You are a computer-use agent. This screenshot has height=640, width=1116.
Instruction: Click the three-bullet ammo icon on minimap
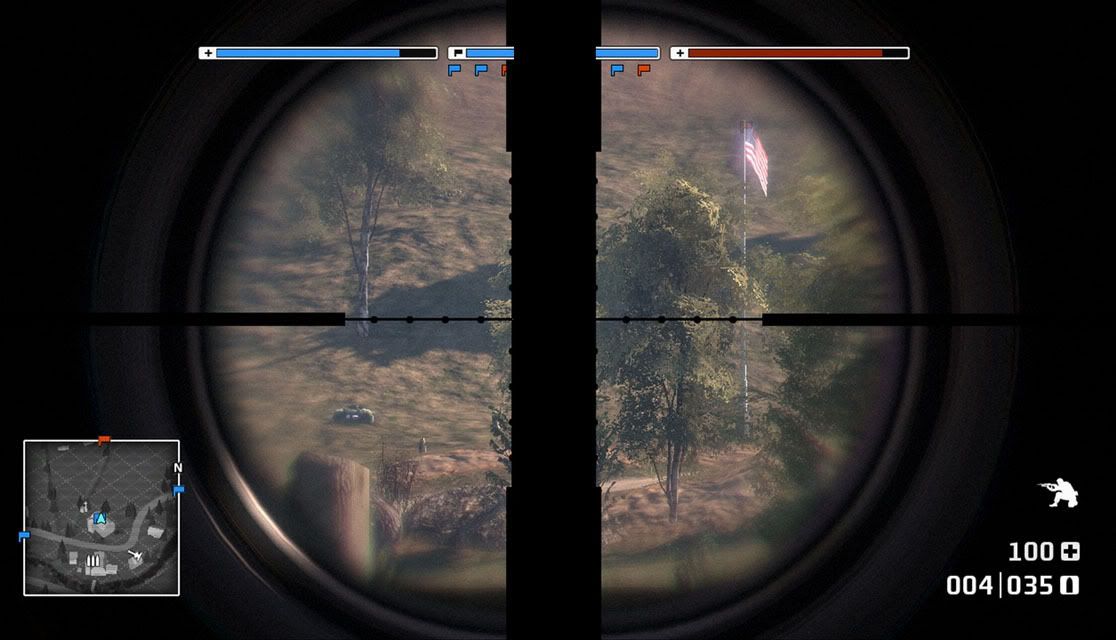95,561
